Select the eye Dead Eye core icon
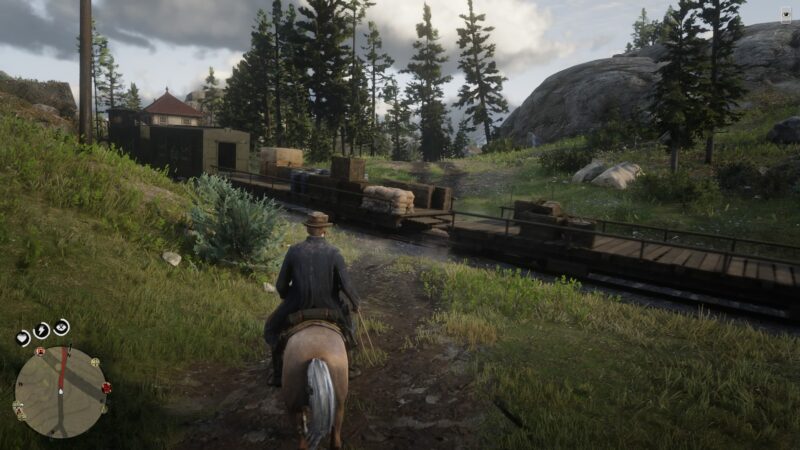 (62, 327)
